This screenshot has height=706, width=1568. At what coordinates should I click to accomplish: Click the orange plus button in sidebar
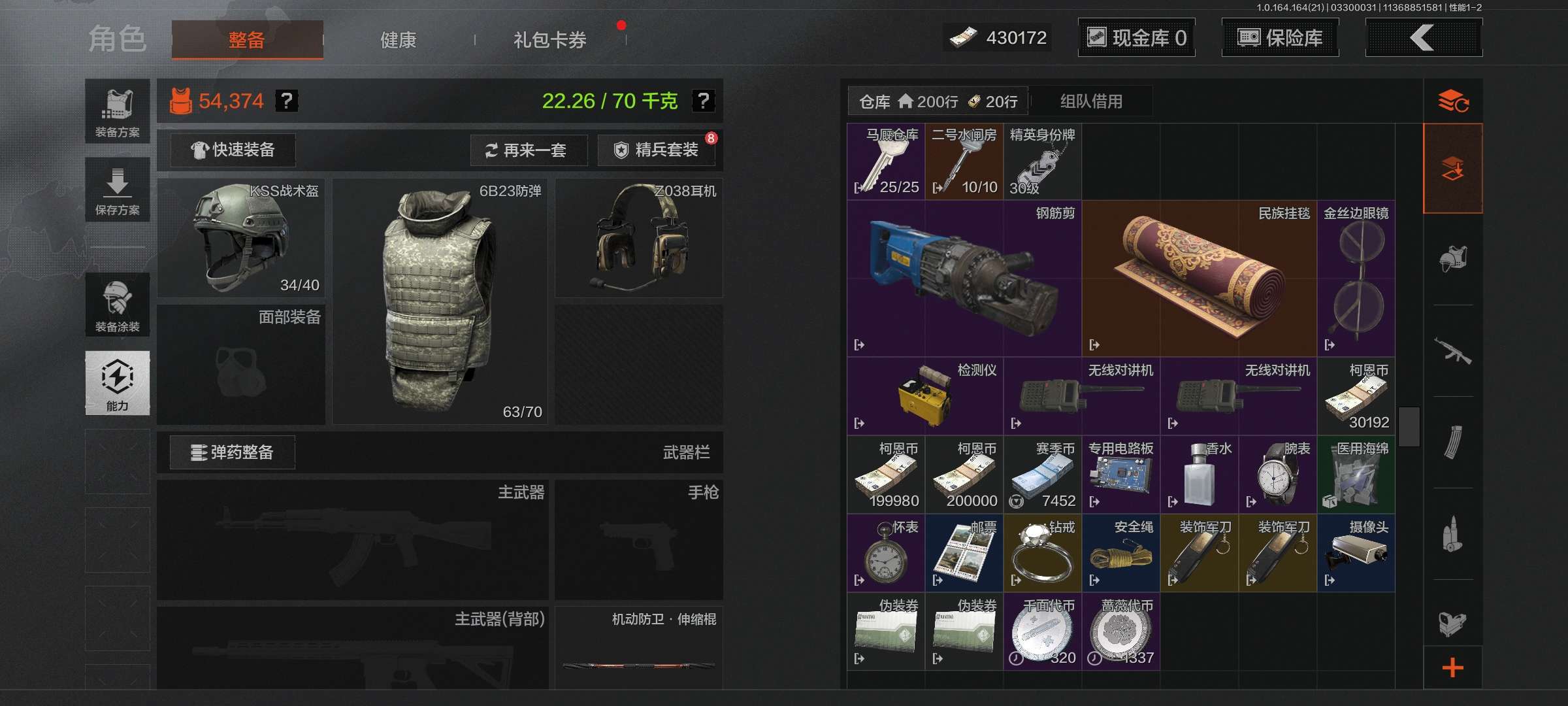coord(1452,667)
